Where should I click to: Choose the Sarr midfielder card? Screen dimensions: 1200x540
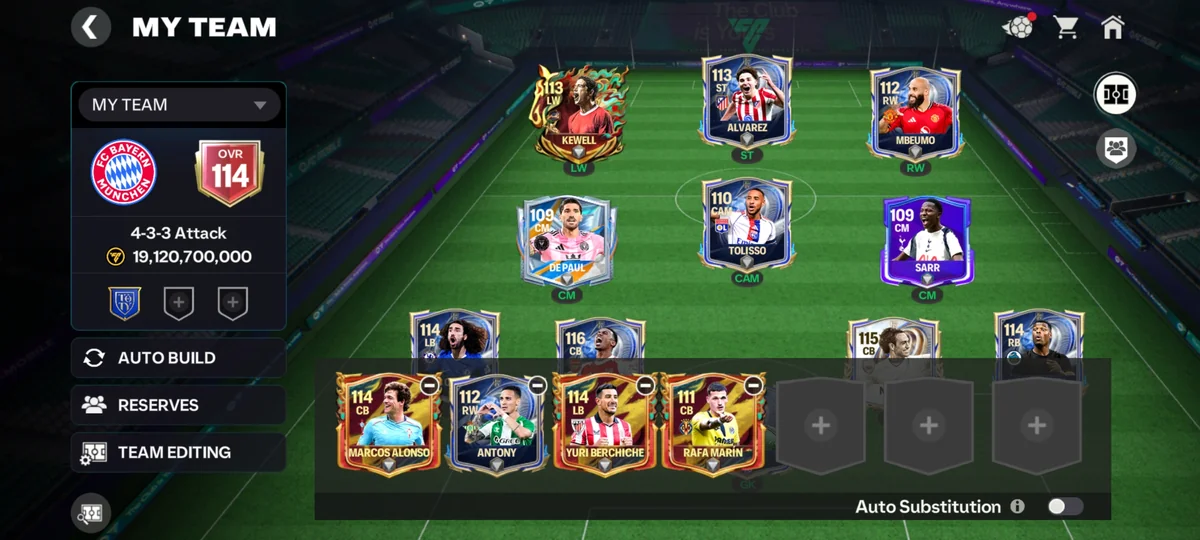927,240
